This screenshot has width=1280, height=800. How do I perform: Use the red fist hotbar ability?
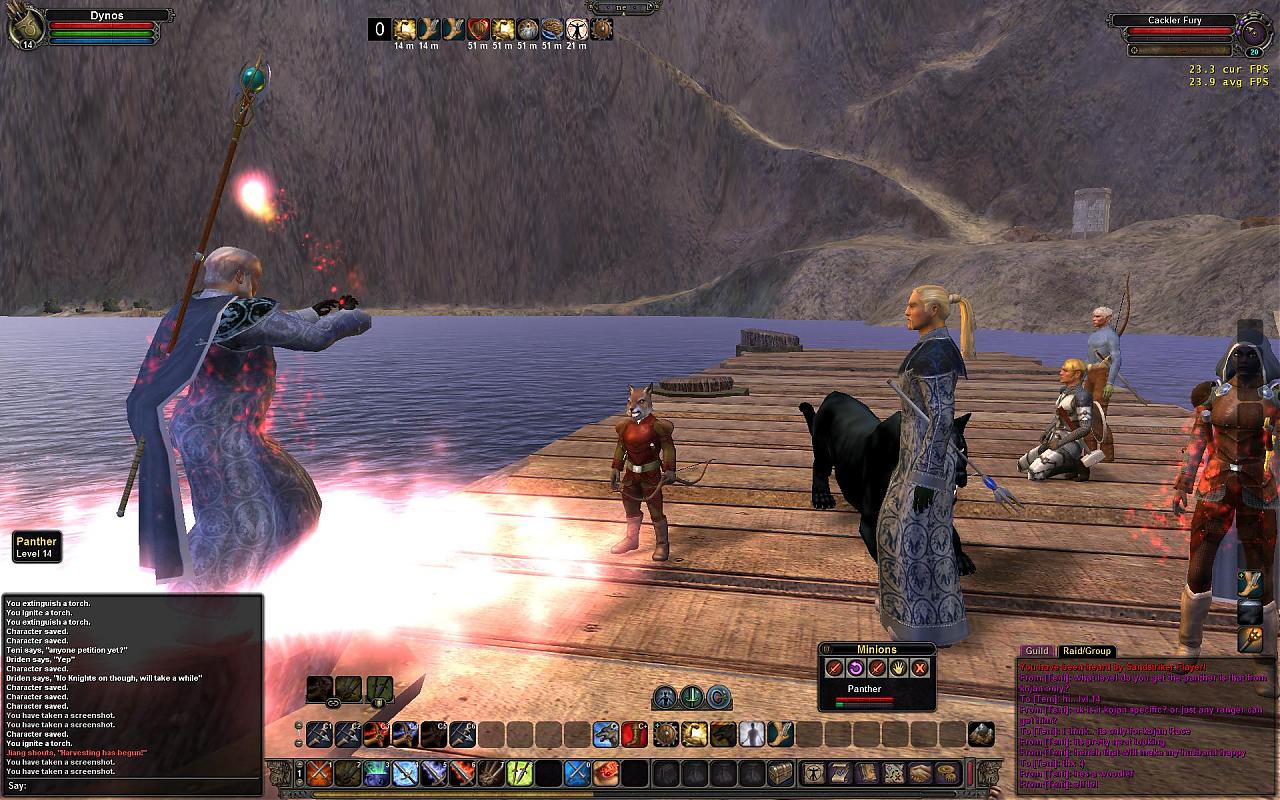coord(606,773)
